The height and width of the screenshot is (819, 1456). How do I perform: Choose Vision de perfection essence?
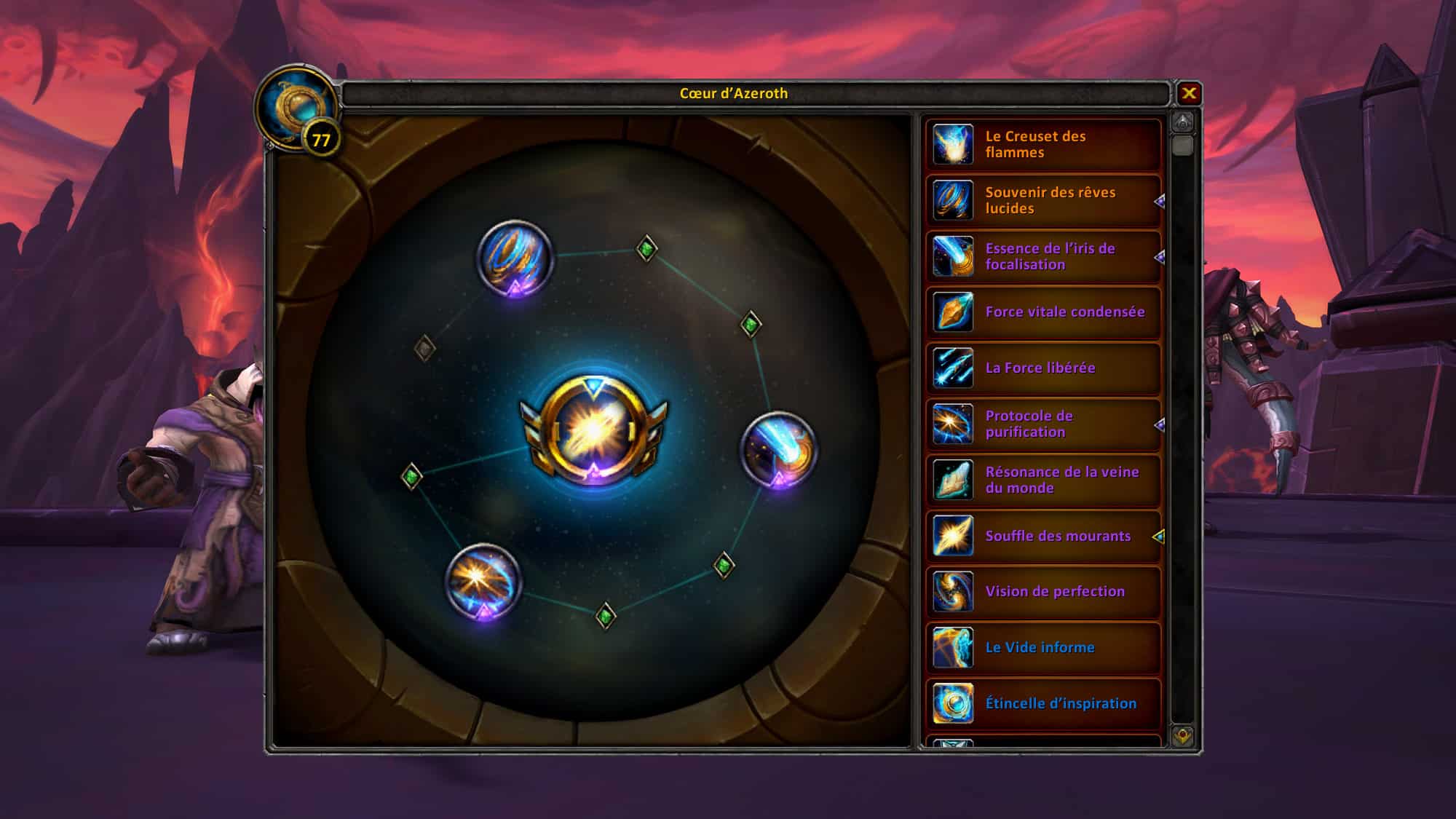[x=1042, y=592]
